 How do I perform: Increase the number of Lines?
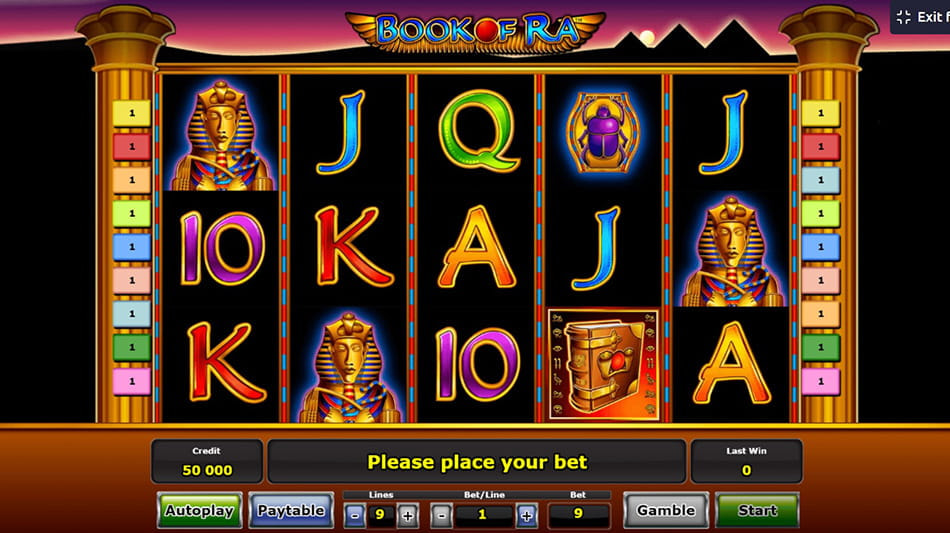[407, 516]
